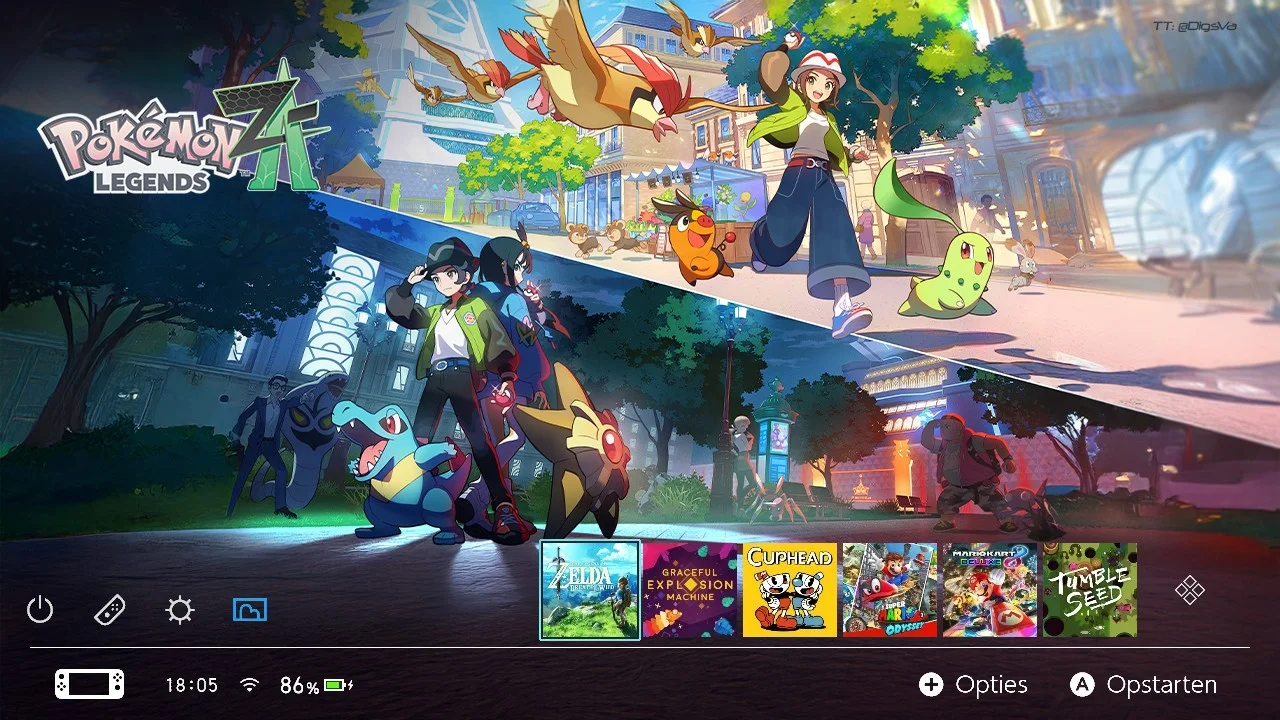The width and height of the screenshot is (1280, 720).
Task: Open Graceful Explosion Machine
Action: (x=690, y=589)
